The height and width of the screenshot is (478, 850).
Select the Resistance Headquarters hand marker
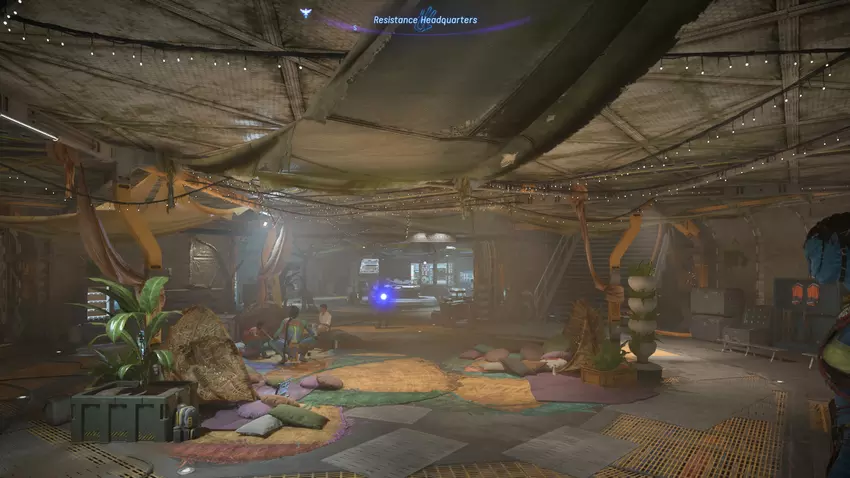click(425, 19)
